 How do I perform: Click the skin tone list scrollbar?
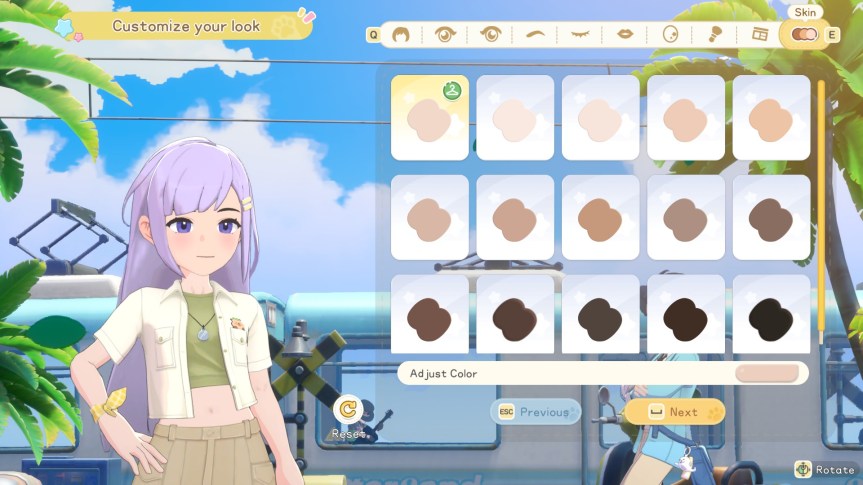click(822, 210)
